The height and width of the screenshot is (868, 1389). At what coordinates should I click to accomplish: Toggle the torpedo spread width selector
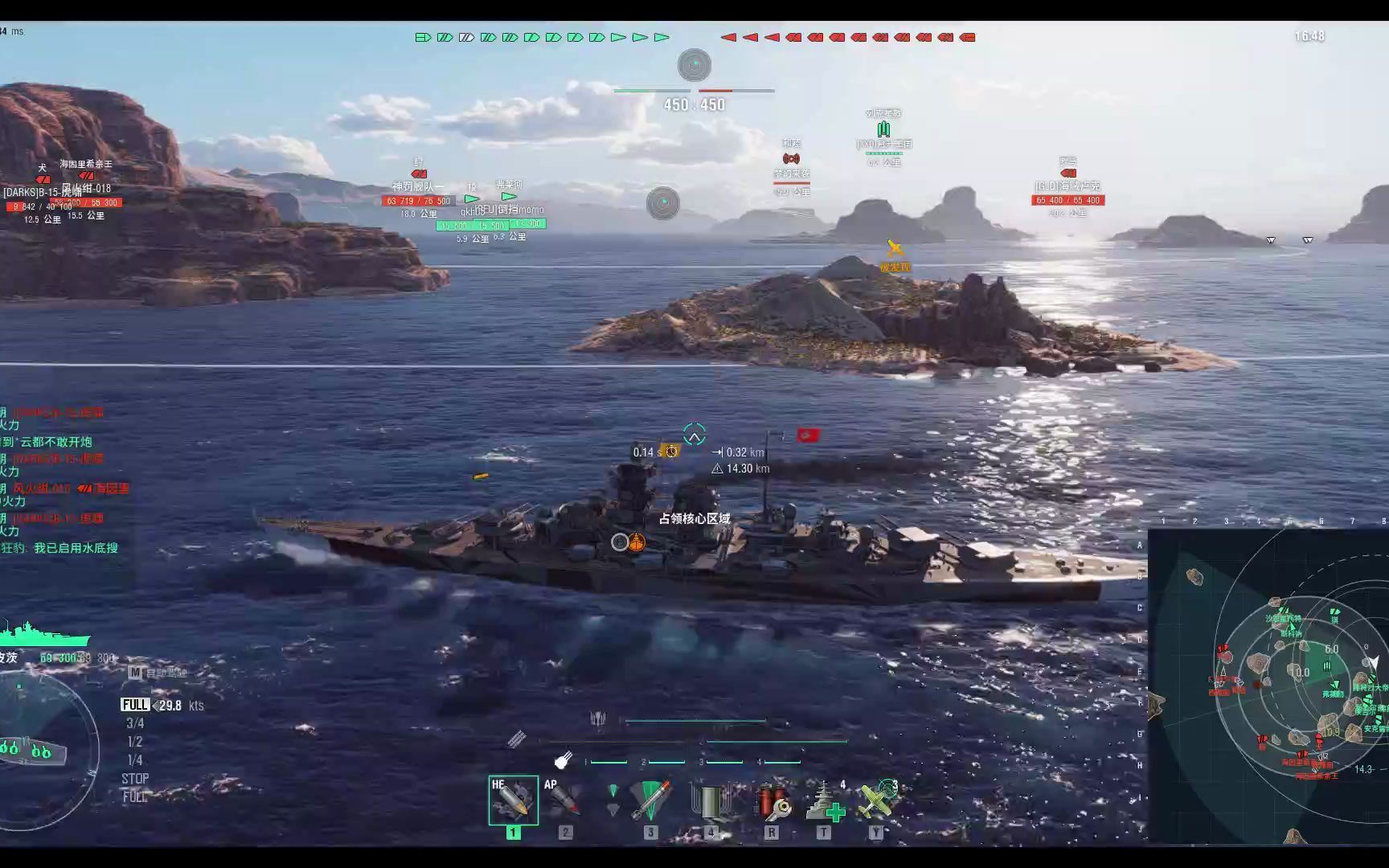pyautogui.click(x=613, y=800)
